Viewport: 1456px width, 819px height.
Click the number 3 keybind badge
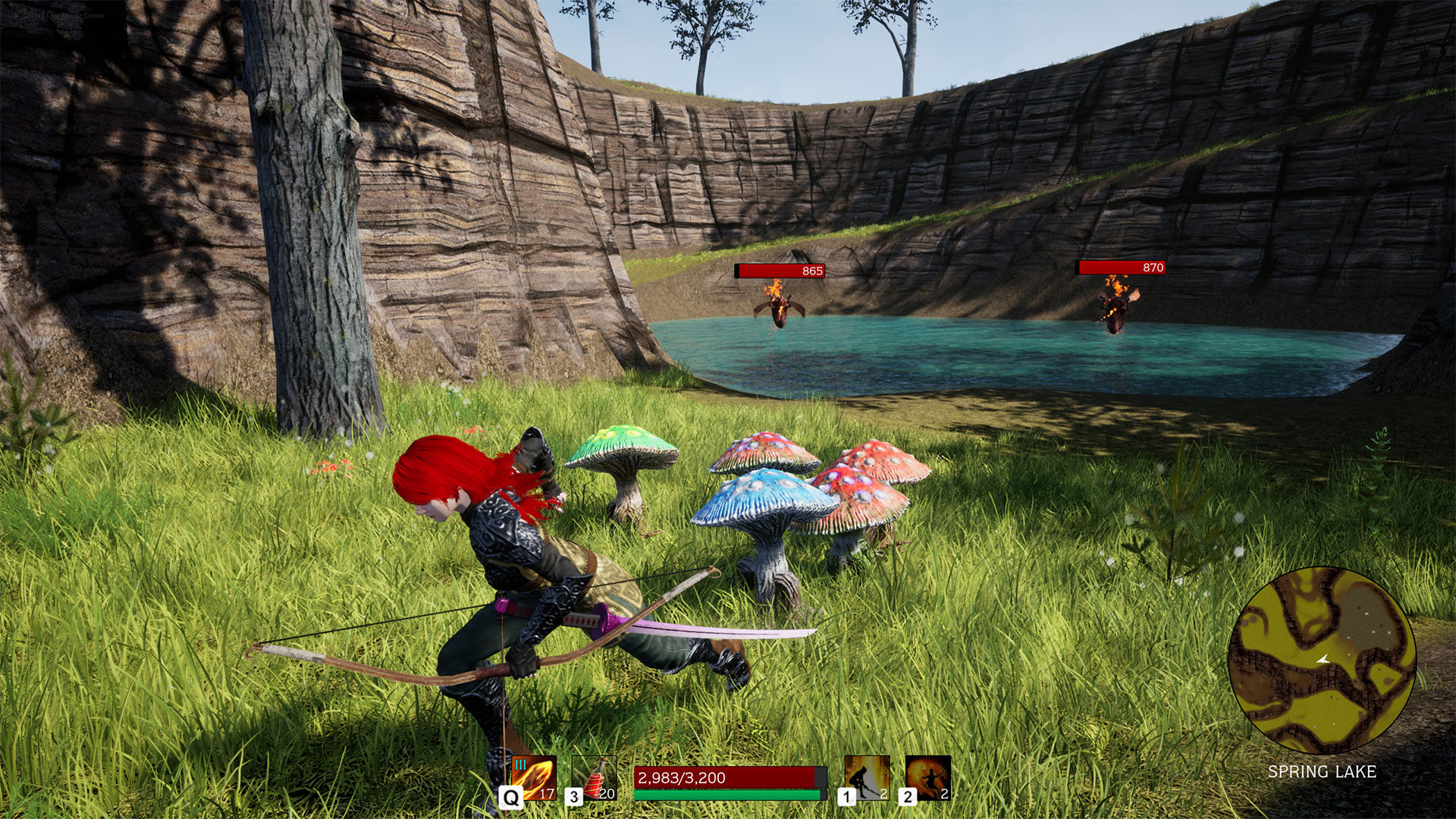[575, 796]
